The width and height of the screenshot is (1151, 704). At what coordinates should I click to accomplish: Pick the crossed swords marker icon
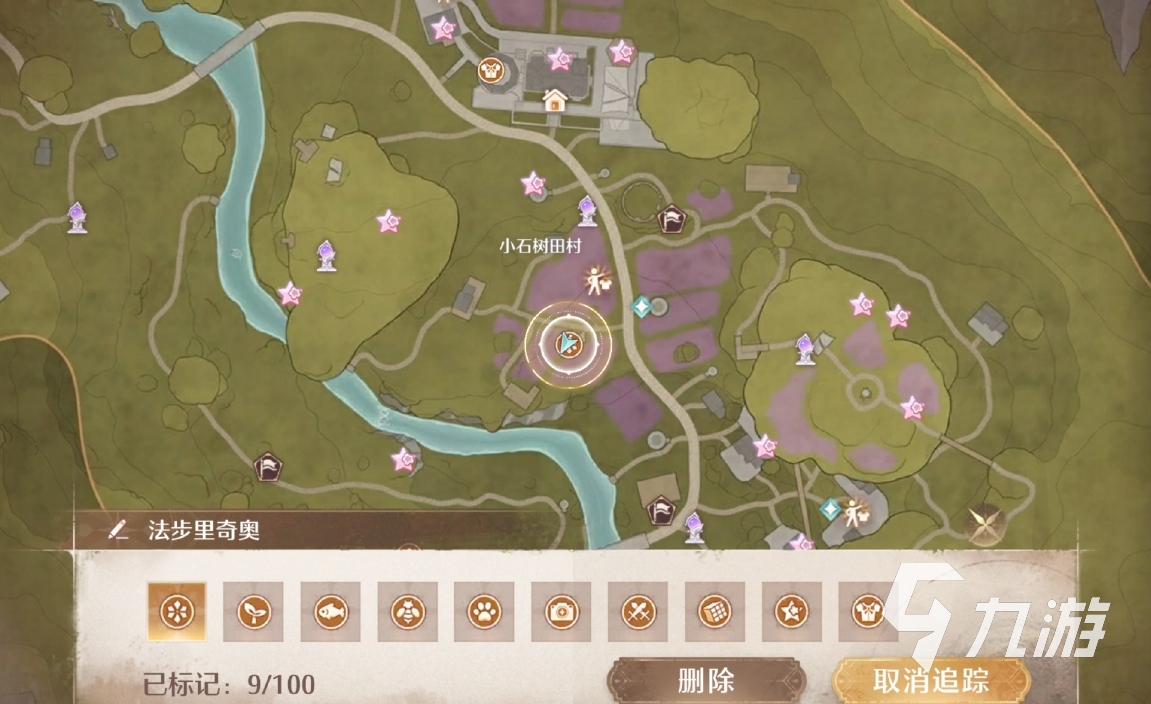[x=638, y=611]
